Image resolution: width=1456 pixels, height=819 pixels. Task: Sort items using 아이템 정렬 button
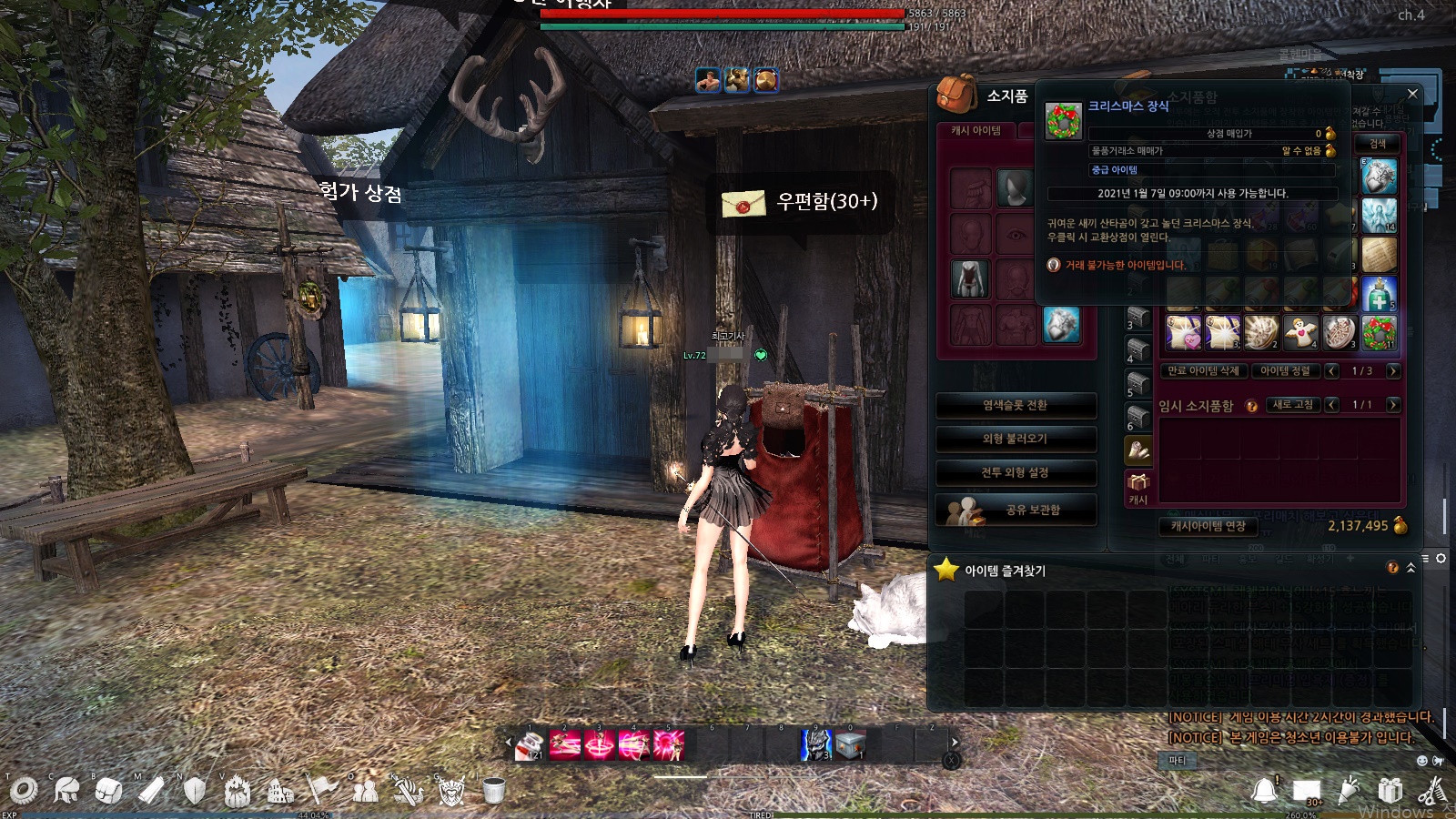click(x=1285, y=370)
